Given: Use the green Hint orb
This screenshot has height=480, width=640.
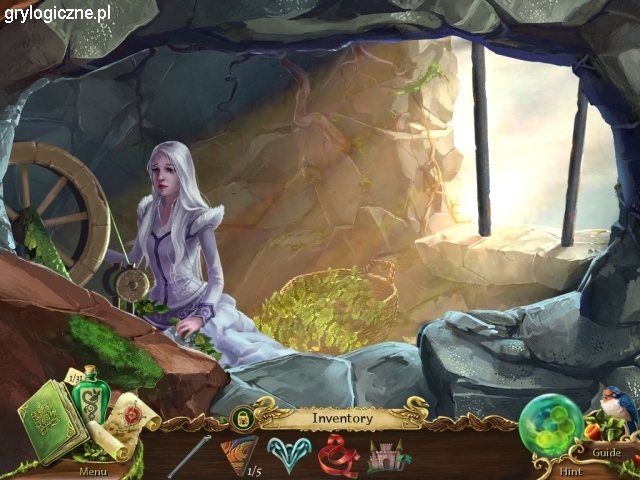Looking at the screenshot, I should (x=550, y=425).
